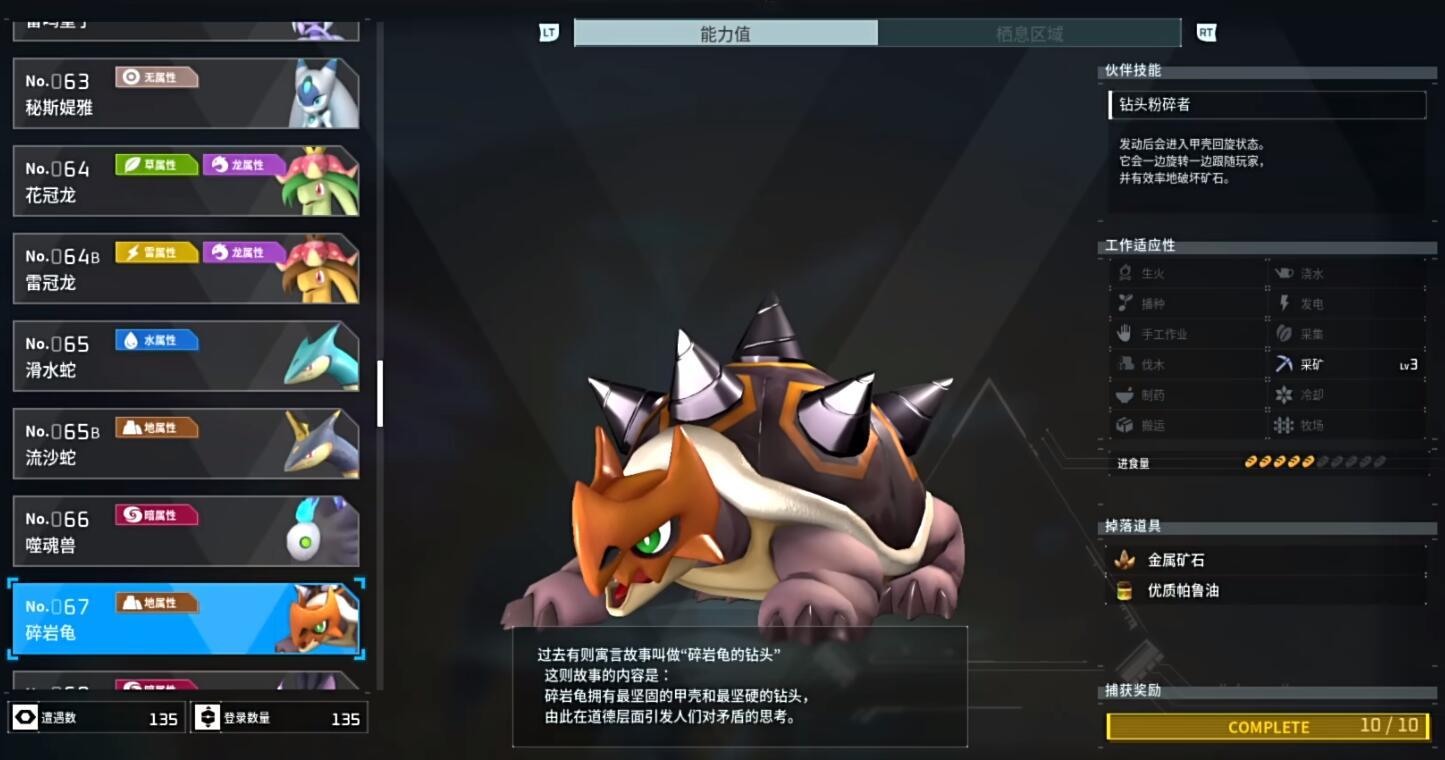Click the 水属性 badge on 滑水蛇
Screen dimensions: 1445x760
(156, 339)
